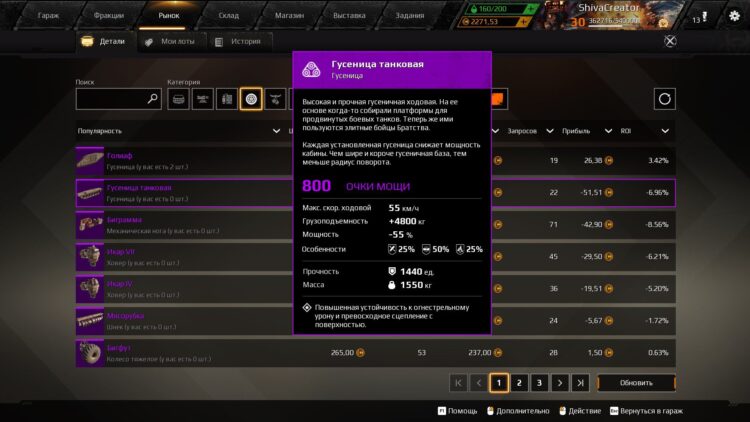Open the Бигфут wheel listing
Image resolution: width=750 pixels, height=422 pixels.
[x=180, y=352]
